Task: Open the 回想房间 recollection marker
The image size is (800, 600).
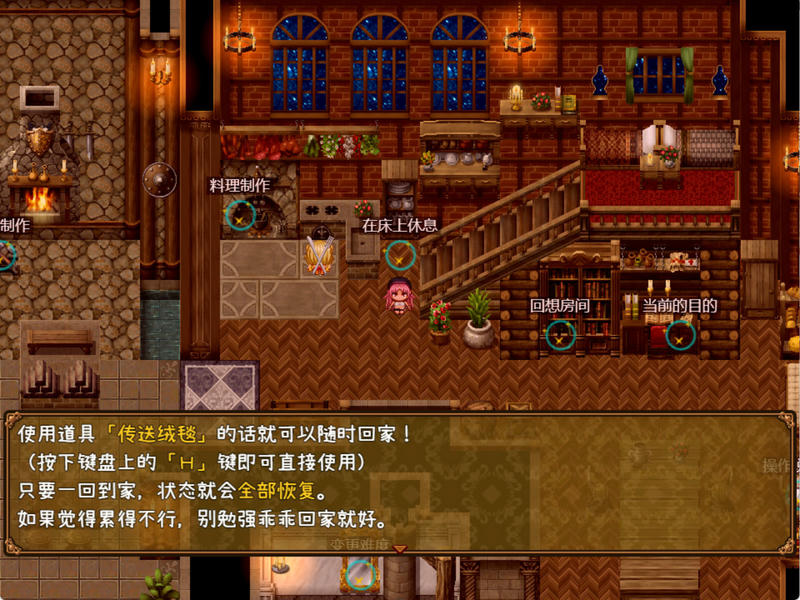Action: [559, 335]
